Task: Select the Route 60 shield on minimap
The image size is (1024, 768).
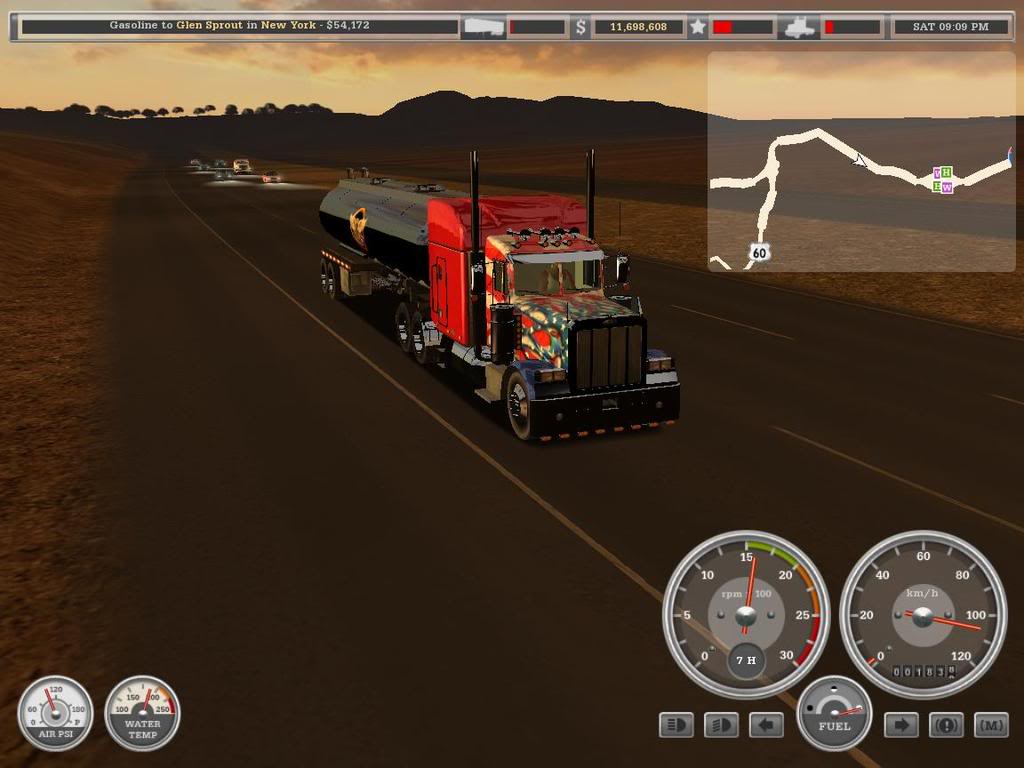Action: coord(760,253)
